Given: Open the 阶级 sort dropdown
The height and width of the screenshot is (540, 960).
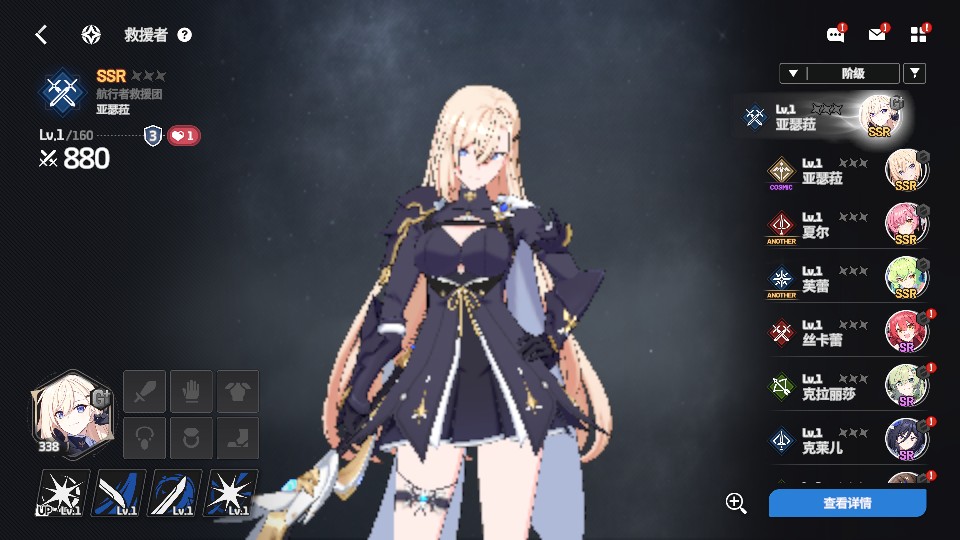Looking at the screenshot, I should (x=839, y=73).
